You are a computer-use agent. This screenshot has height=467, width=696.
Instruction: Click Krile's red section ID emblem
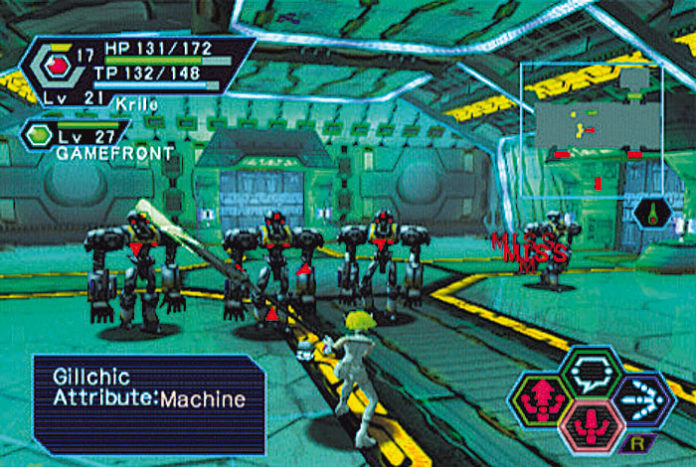(x=57, y=67)
